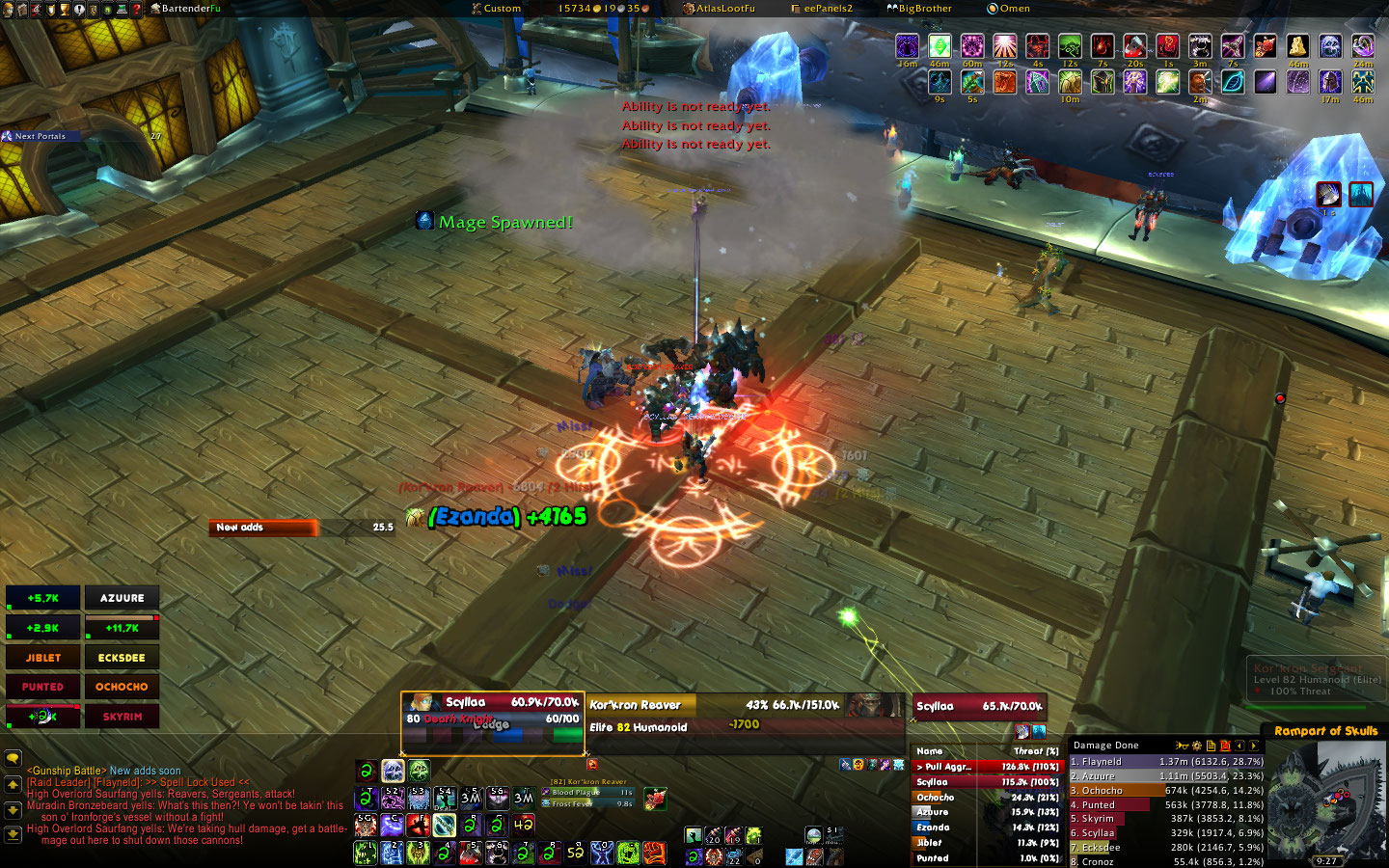
Task: Select the Jiblet raid frame
Action: [43, 658]
